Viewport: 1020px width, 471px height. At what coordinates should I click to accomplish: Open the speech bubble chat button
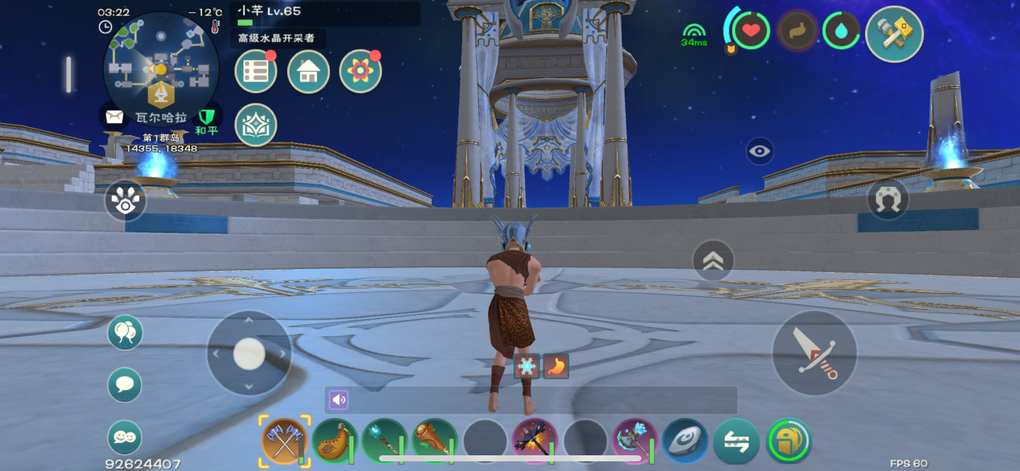pyautogui.click(x=125, y=384)
